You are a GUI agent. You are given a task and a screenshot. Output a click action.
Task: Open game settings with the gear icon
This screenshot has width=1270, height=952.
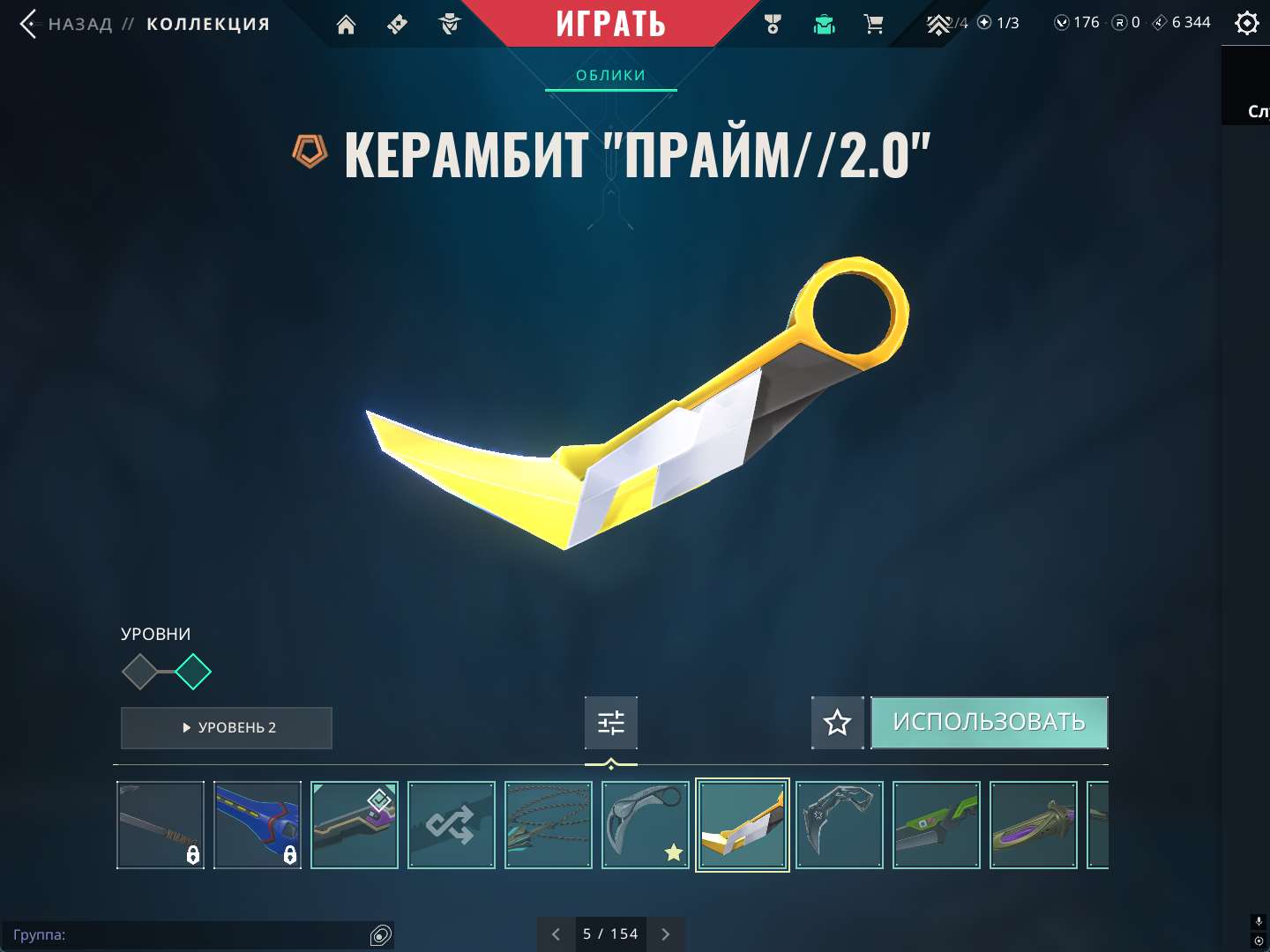pos(1246,23)
